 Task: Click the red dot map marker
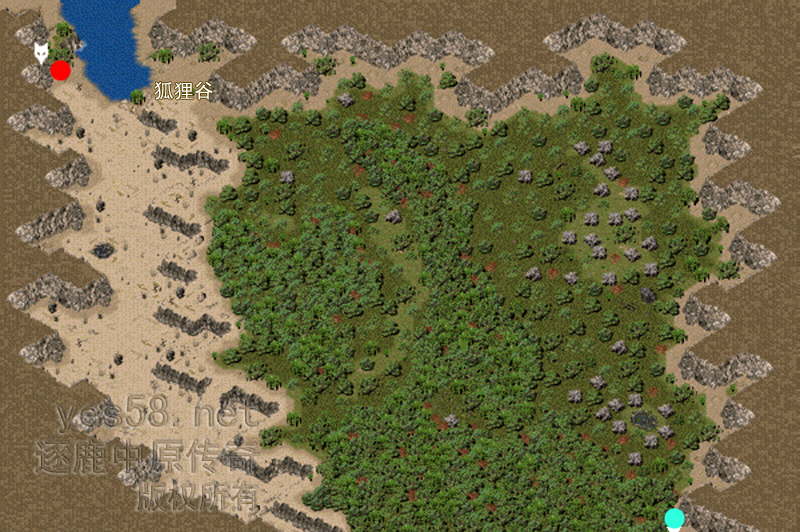61,70
